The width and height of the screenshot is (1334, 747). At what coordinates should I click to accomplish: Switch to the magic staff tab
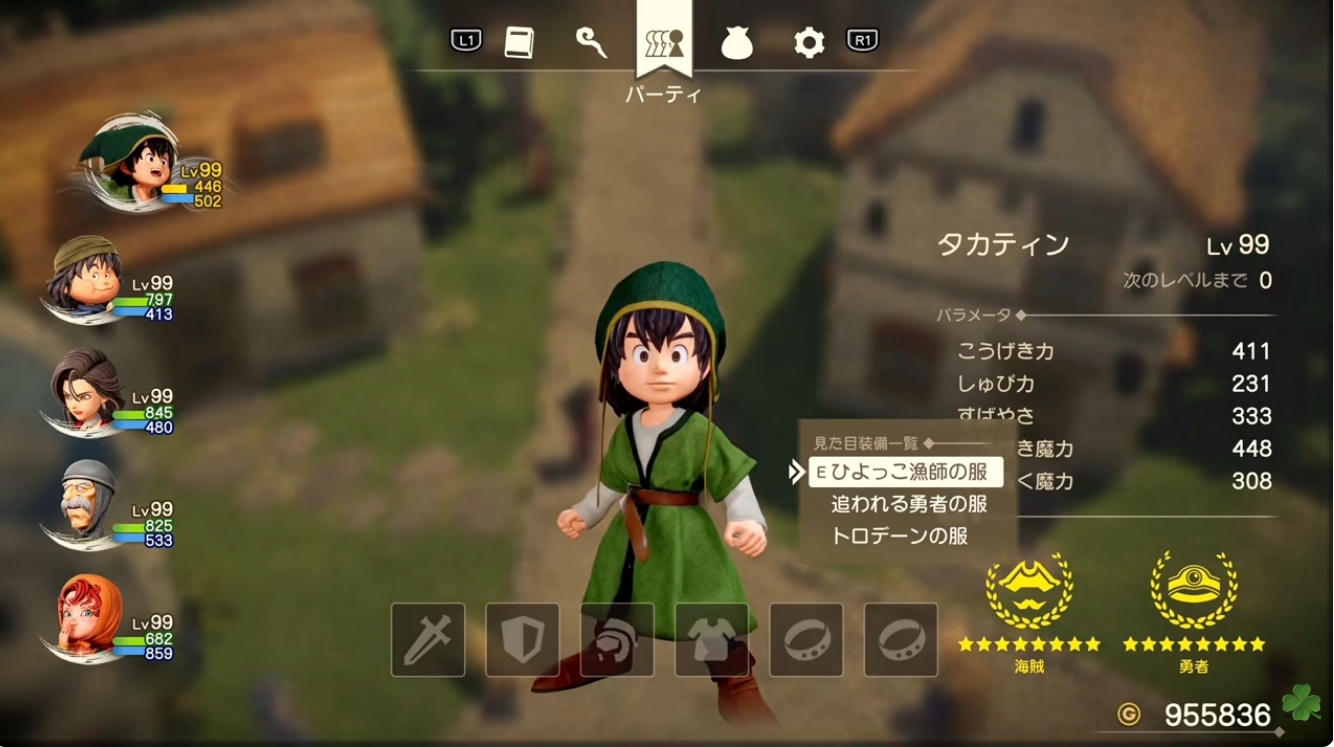click(x=591, y=42)
